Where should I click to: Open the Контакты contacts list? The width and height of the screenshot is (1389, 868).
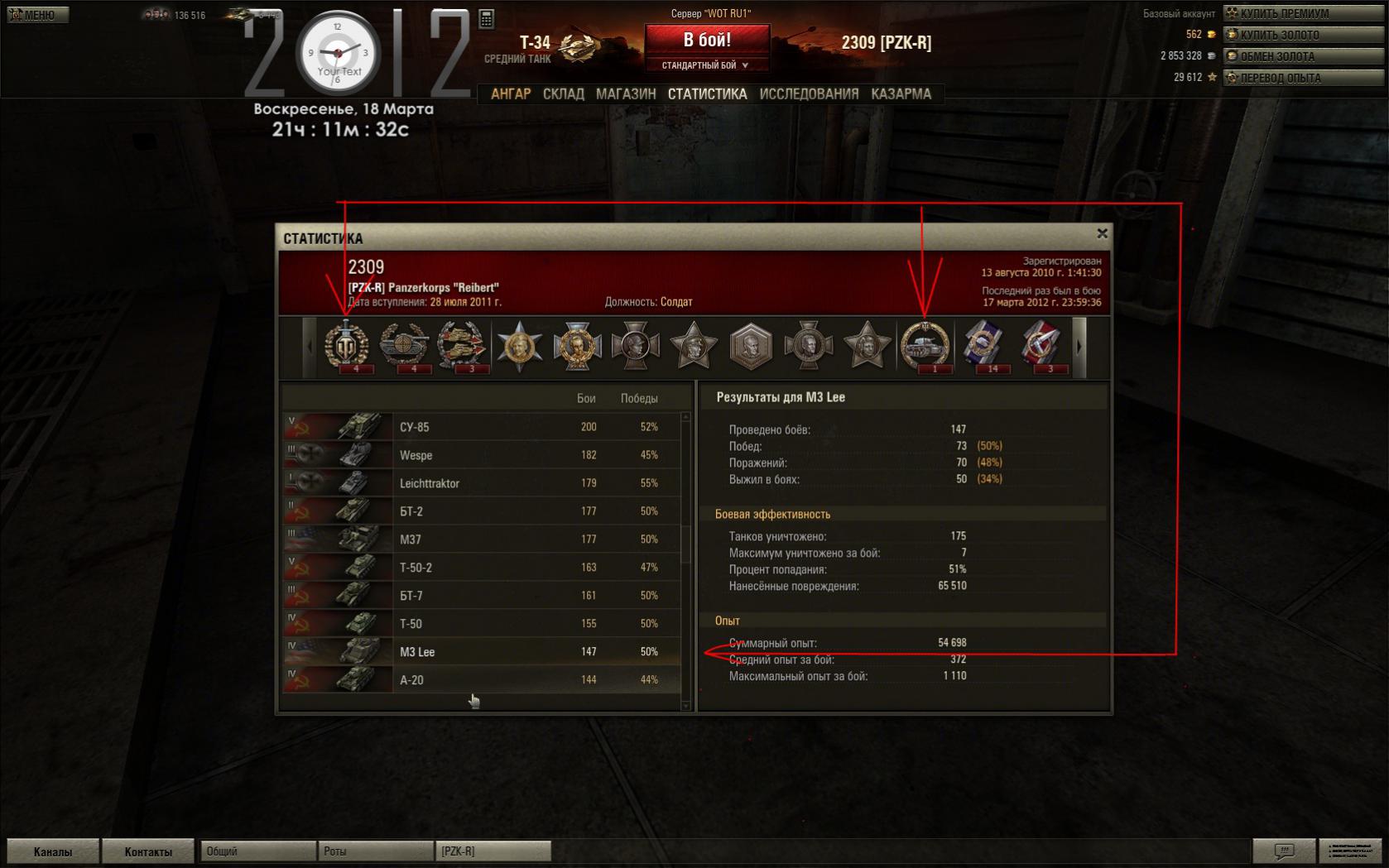coord(148,851)
